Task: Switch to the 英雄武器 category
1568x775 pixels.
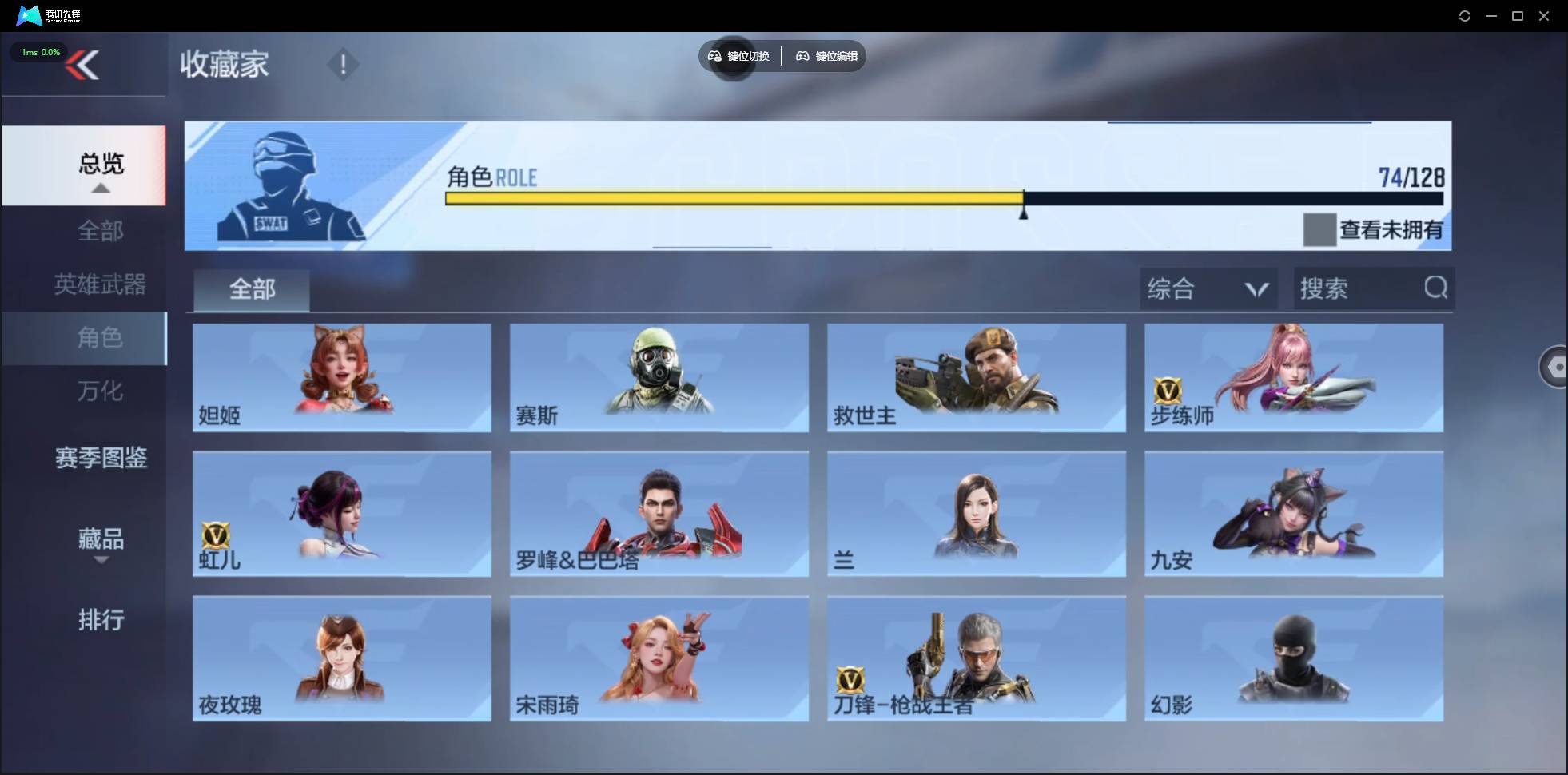Action: click(x=99, y=284)
